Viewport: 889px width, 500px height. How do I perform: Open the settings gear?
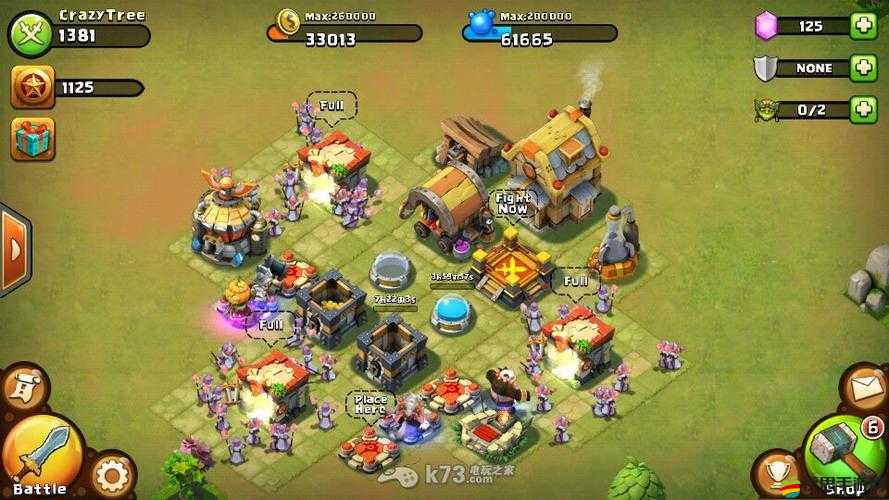pyautogui.click(x=111, y=474)
